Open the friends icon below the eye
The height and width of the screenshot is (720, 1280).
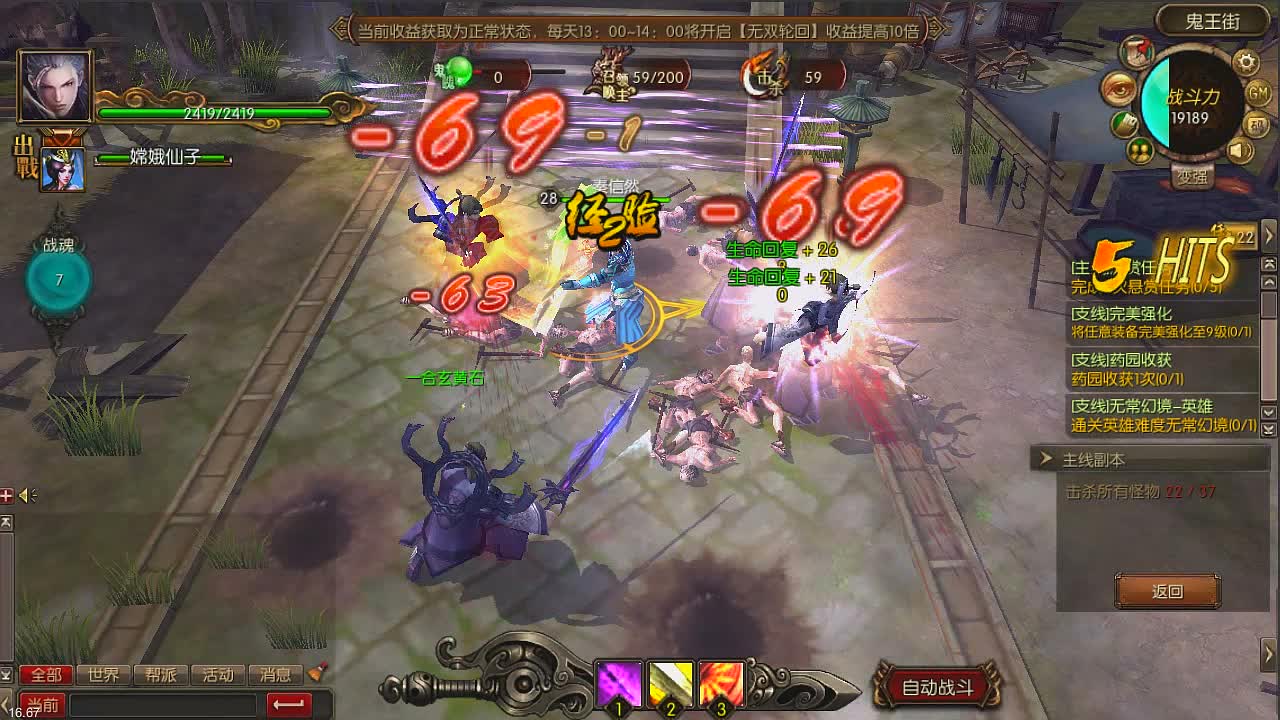tap(1143, 150)
